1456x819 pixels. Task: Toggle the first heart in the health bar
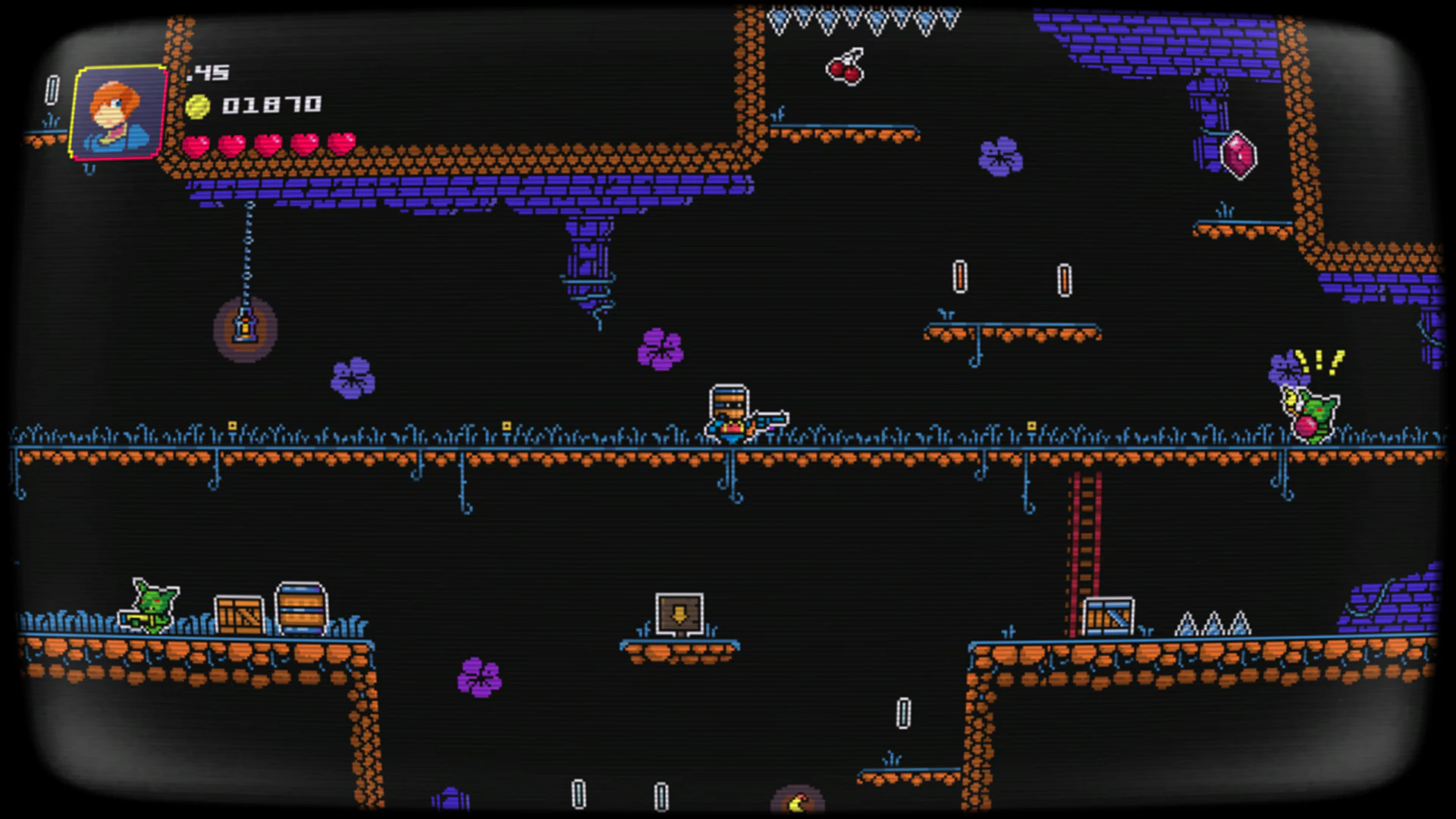[x=196, y=144]
